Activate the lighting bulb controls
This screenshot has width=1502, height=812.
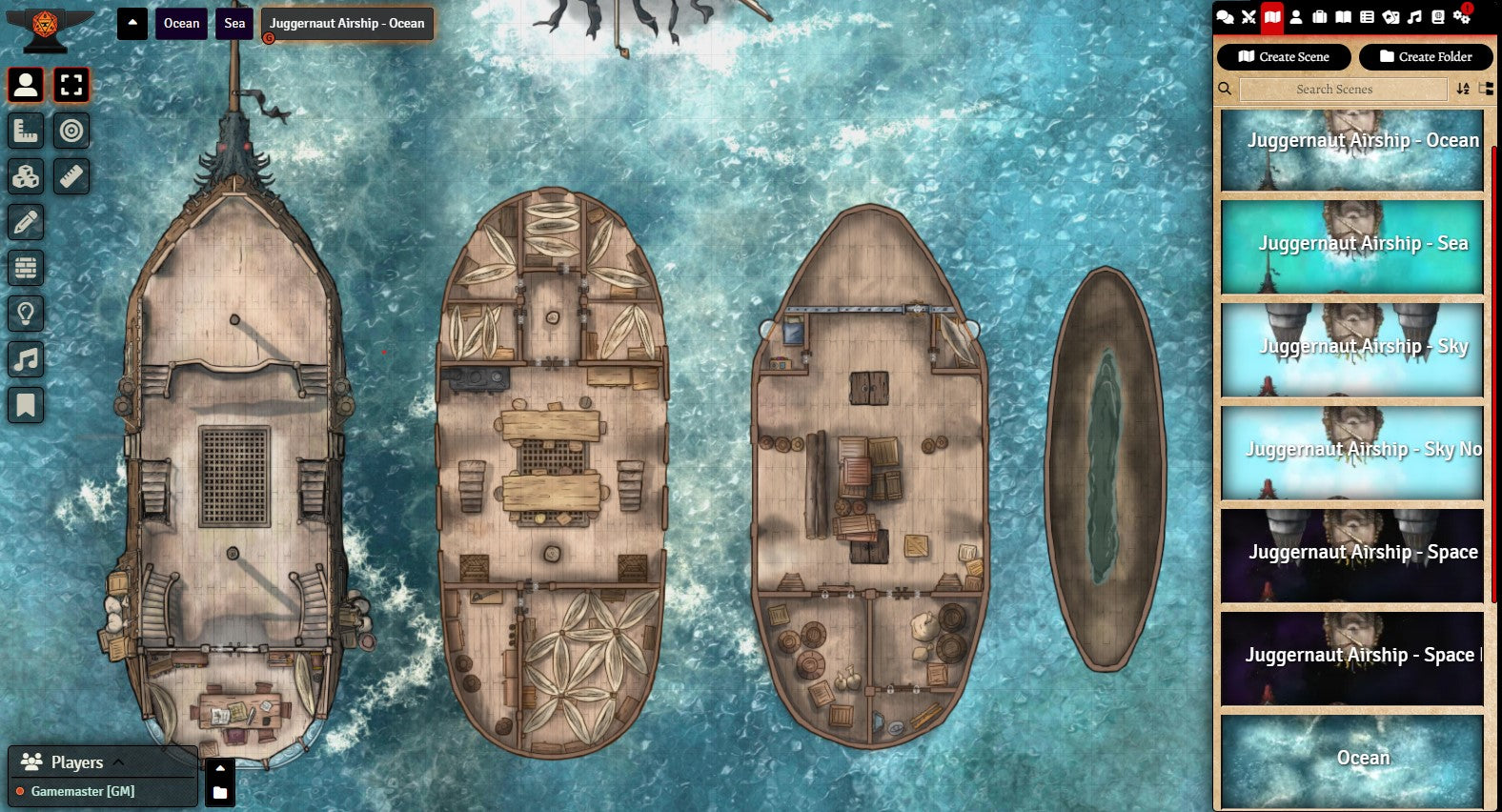click(x=26, y=314)
